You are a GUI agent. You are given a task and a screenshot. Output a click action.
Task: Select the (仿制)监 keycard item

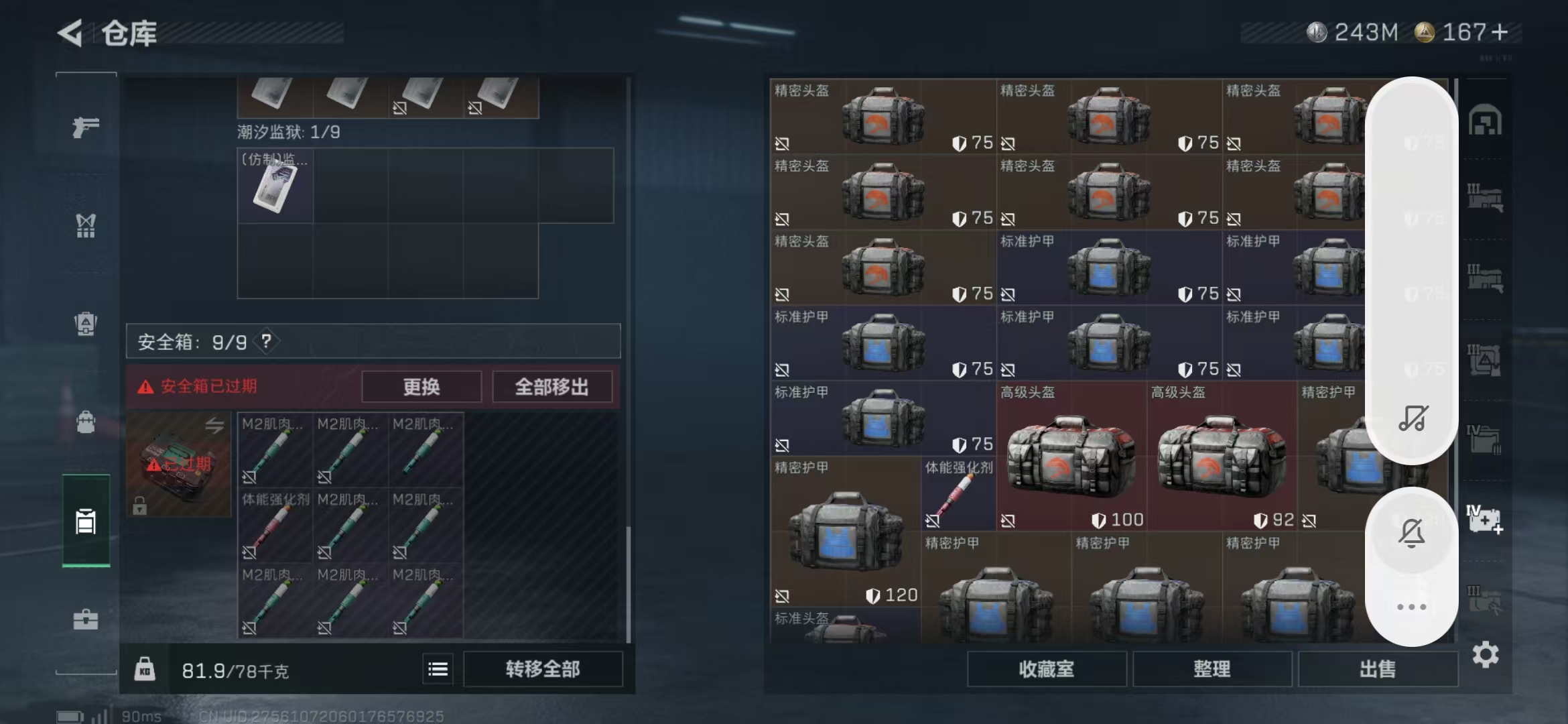[275, 186]
